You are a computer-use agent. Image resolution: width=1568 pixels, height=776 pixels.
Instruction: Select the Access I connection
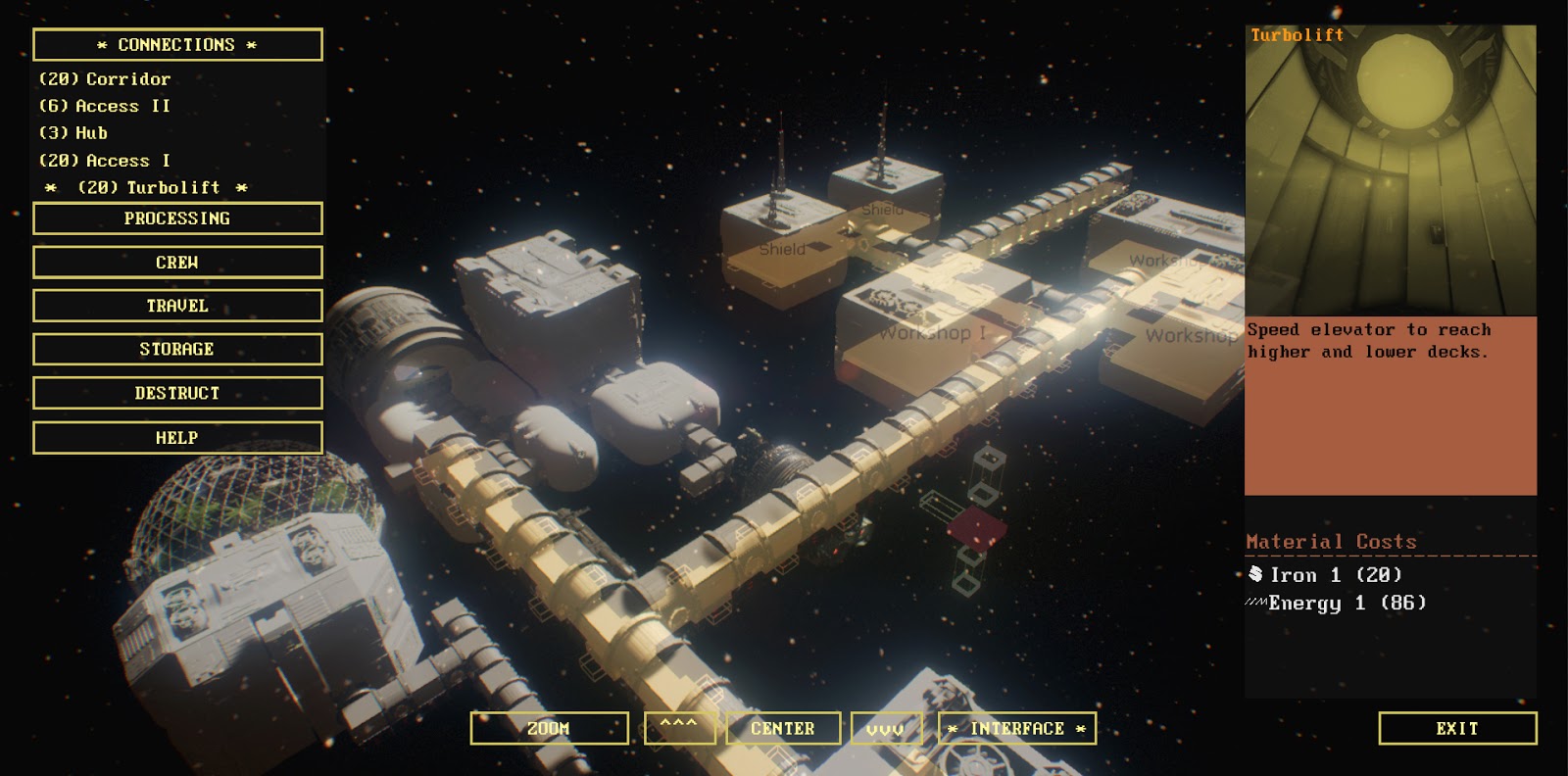[105, 161]
